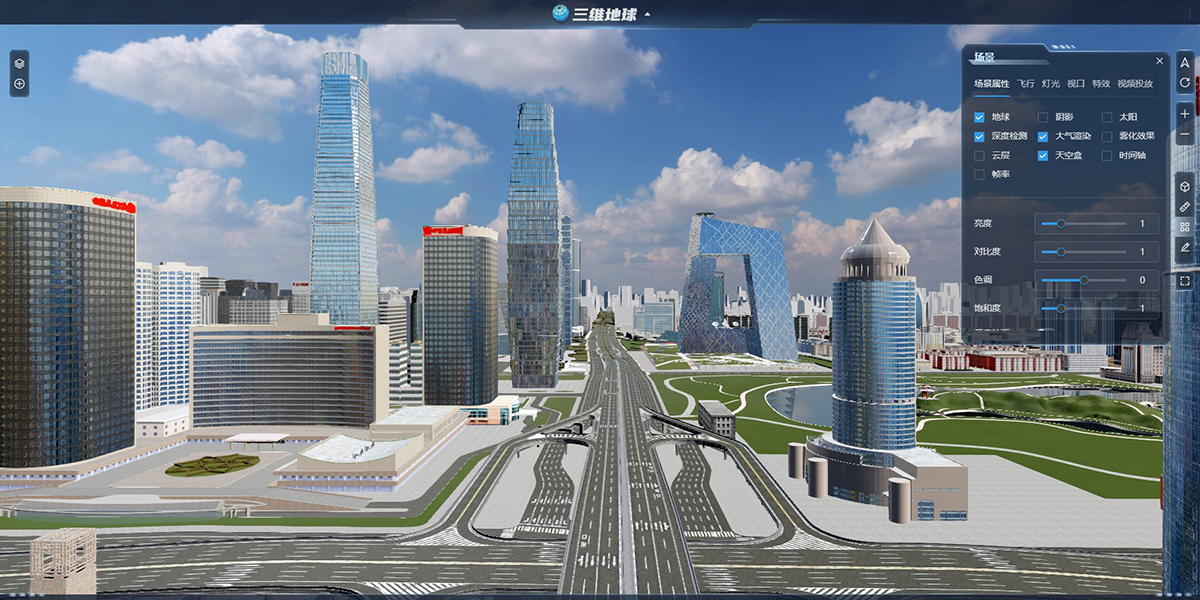Close the 场景 settings panel
This screenshot has height=600, width=1200.
pos(1159,61)
